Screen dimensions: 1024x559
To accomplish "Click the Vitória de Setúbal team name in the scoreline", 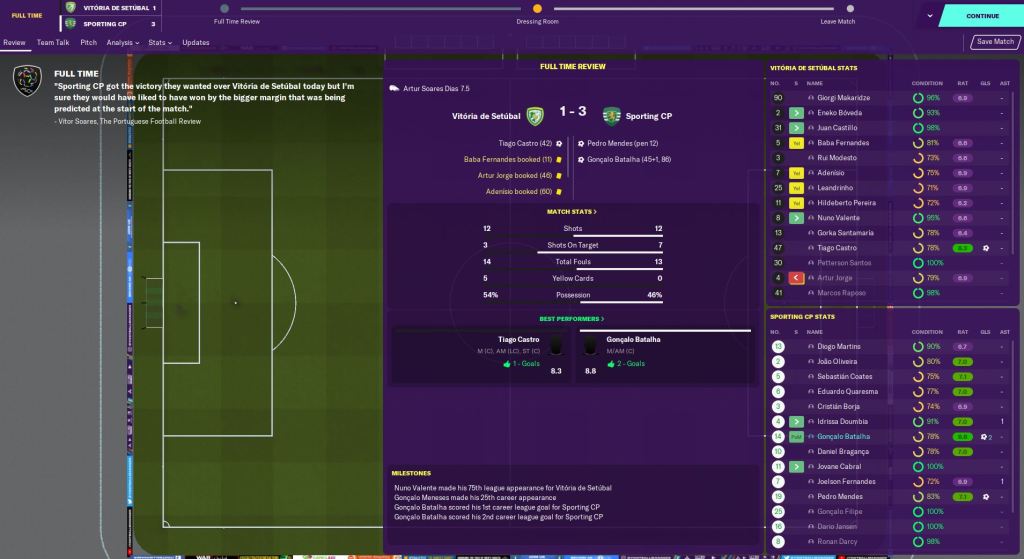I will point(483,116).
